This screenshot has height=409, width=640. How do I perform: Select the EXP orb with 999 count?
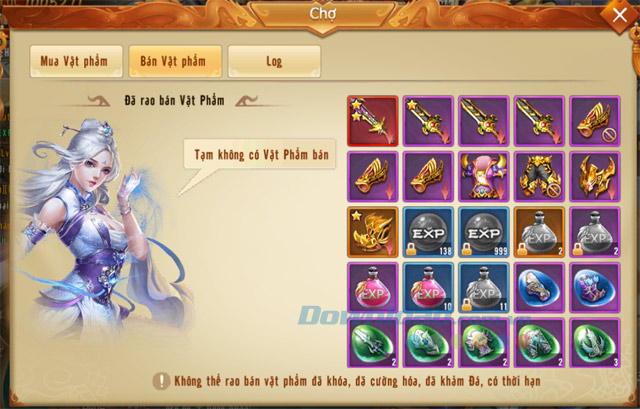coord(485,232)
